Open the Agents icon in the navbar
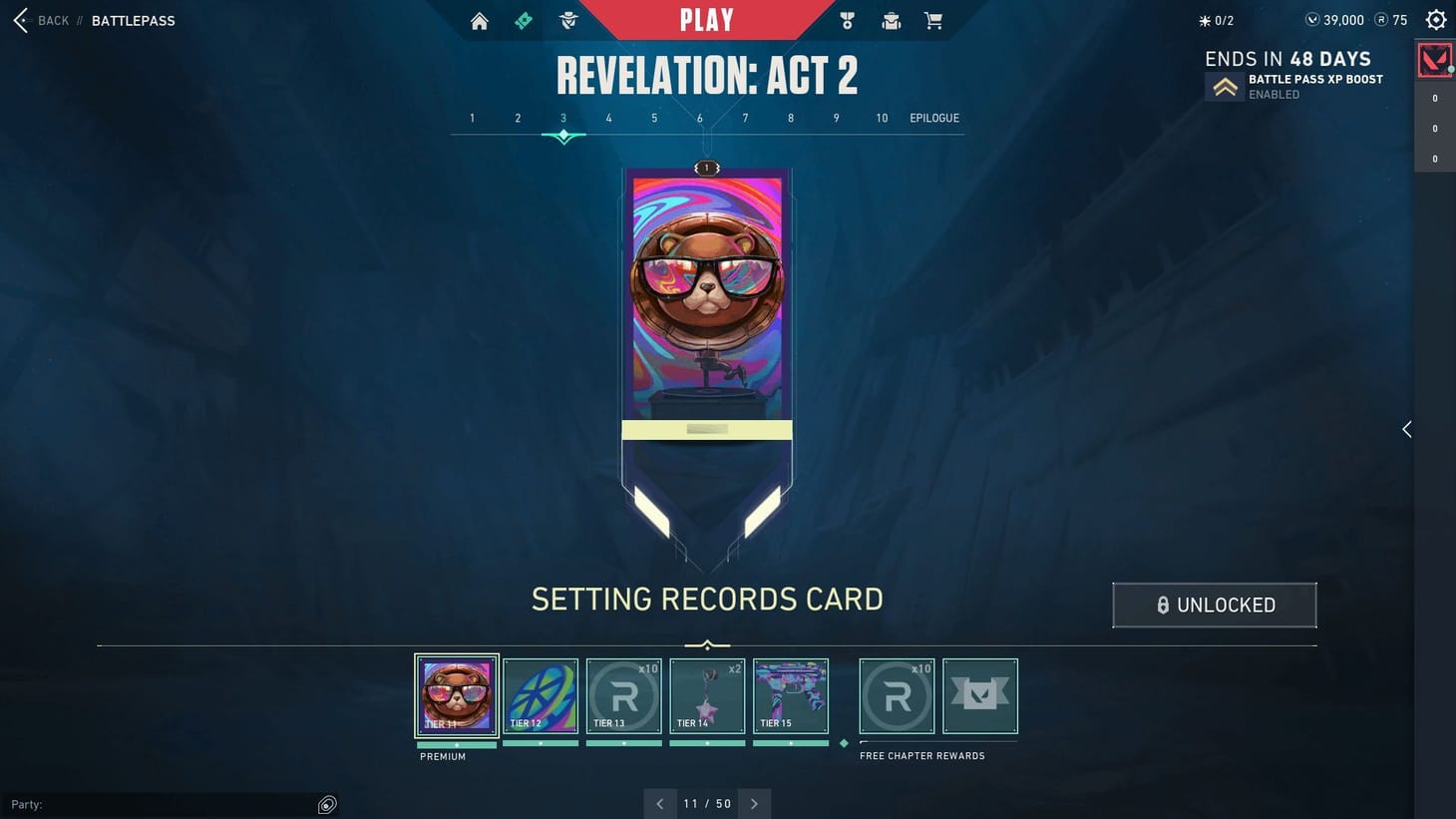Image resolution: width=1456 pixels, height=819 pixels. click(x=567, y=20)
